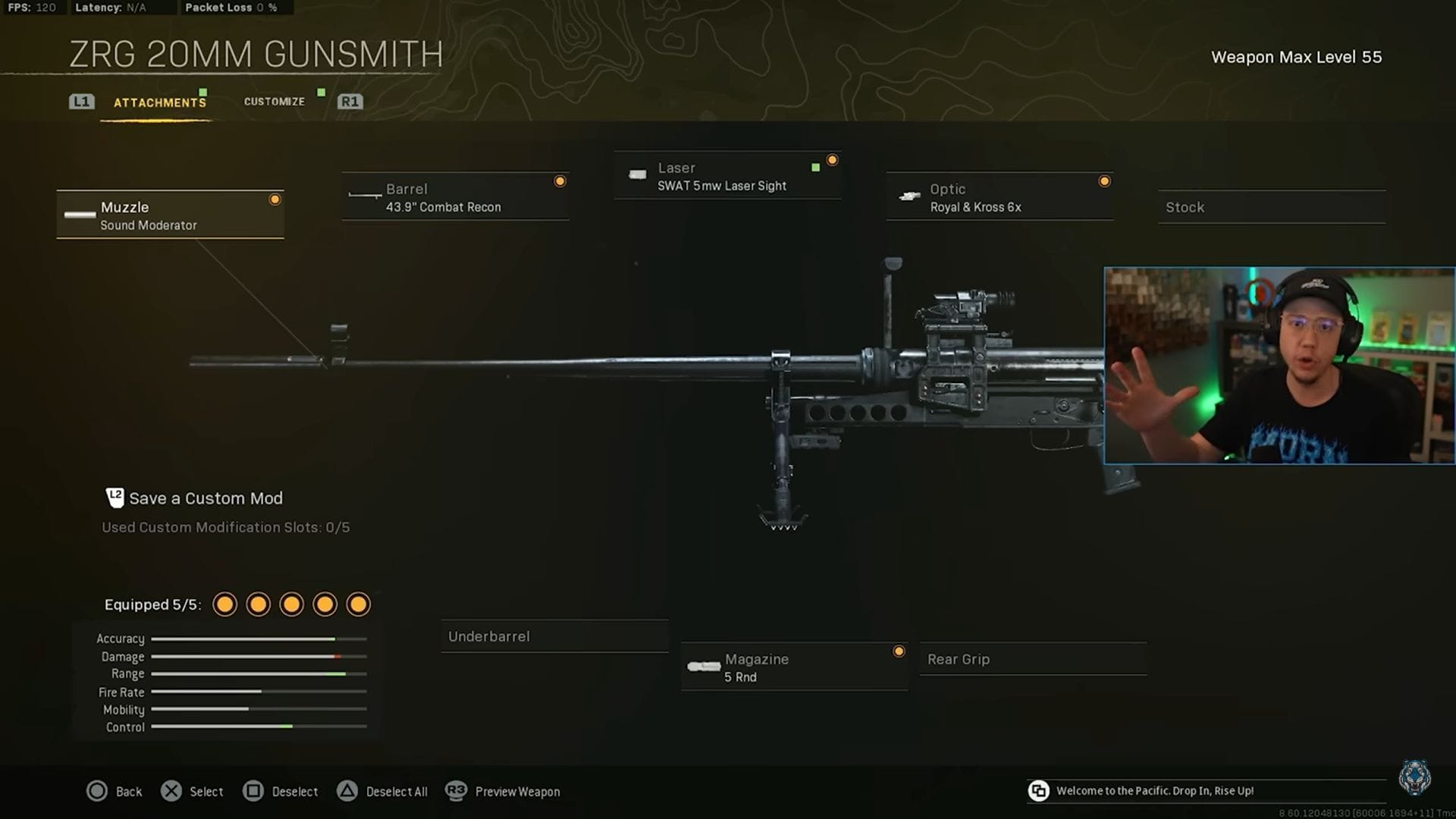The image size is (1456, 819).
Task: Click the R3 Preview Weapon icon
Action: coord(455,791)
